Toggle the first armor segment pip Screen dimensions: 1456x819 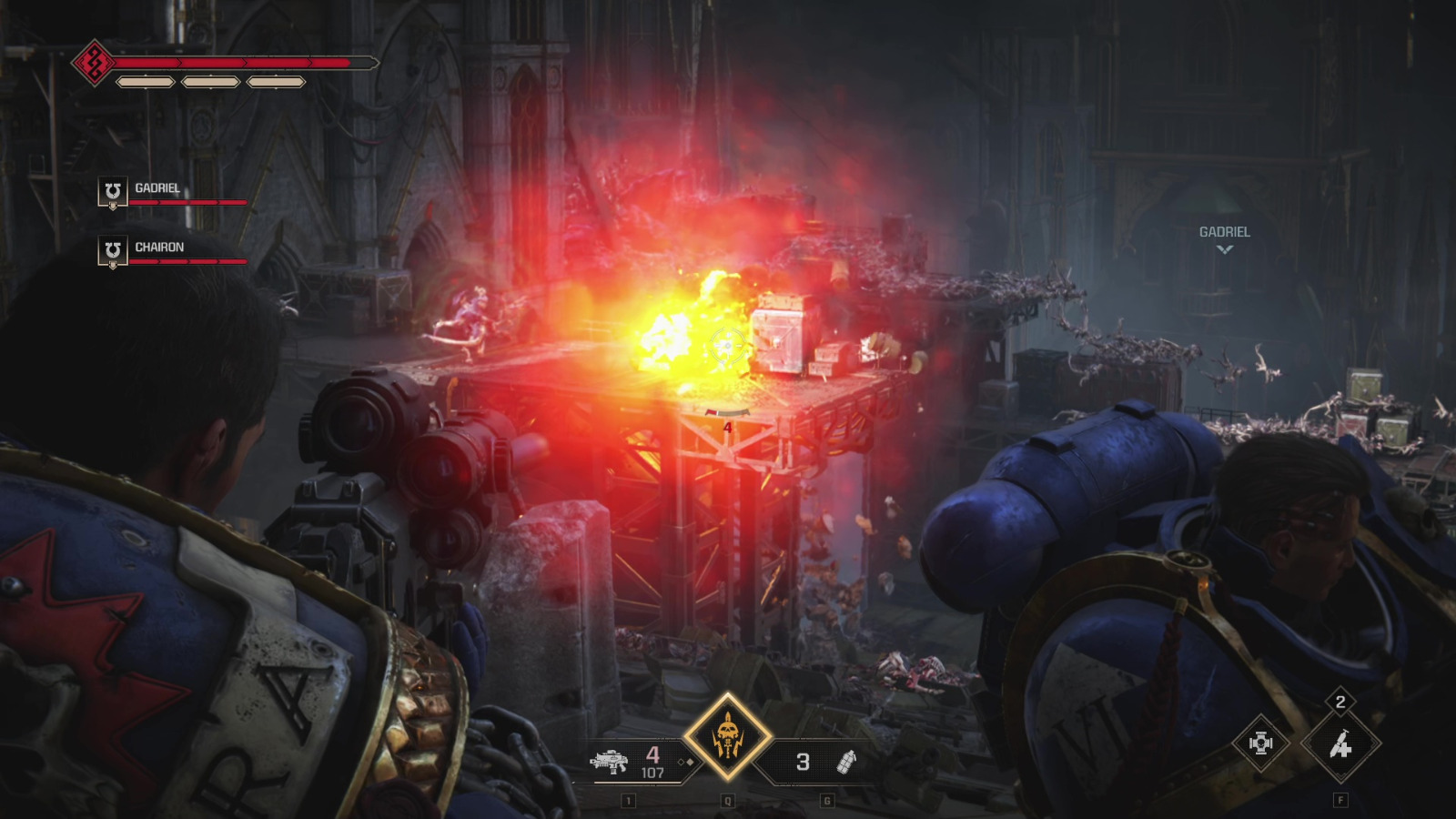(x=144, y=82)
